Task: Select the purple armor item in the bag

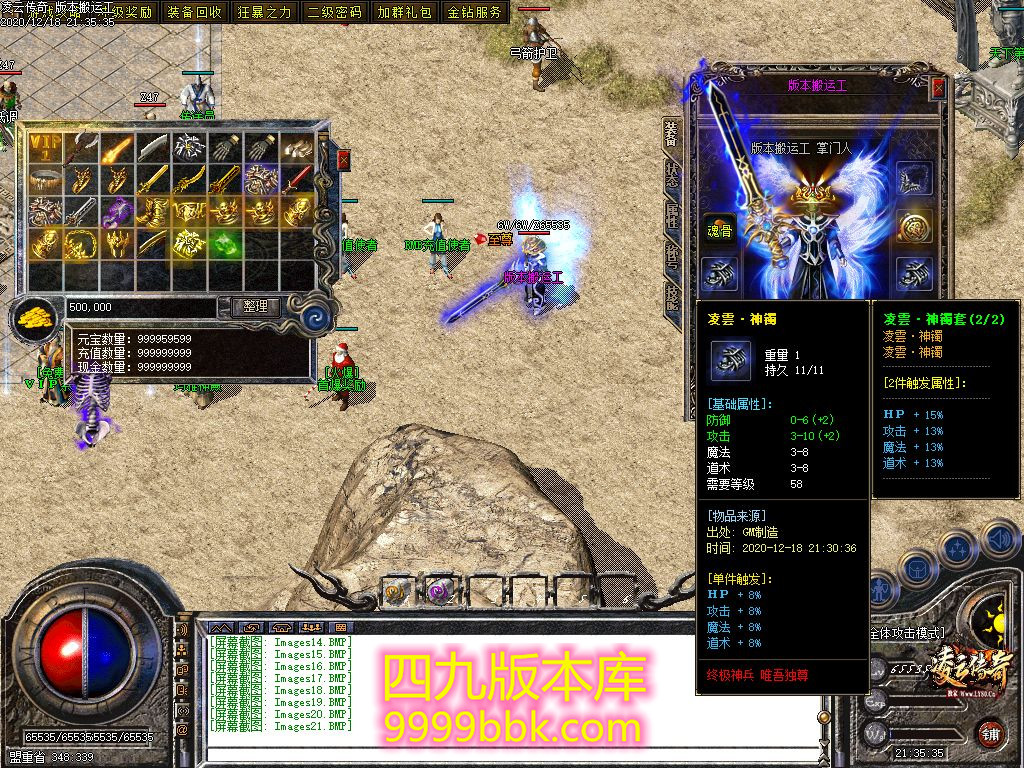Action: [x=118, y=211]
